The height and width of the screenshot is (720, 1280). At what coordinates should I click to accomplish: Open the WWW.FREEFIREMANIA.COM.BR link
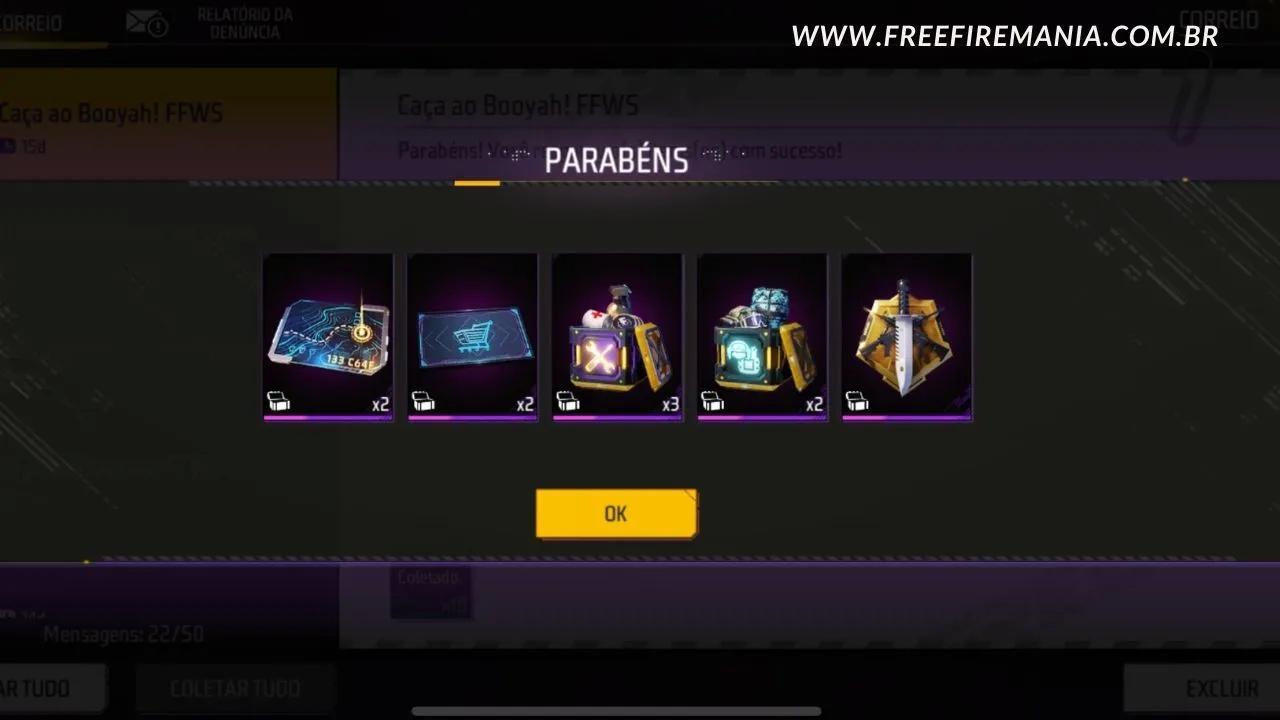click(1003, 36)
